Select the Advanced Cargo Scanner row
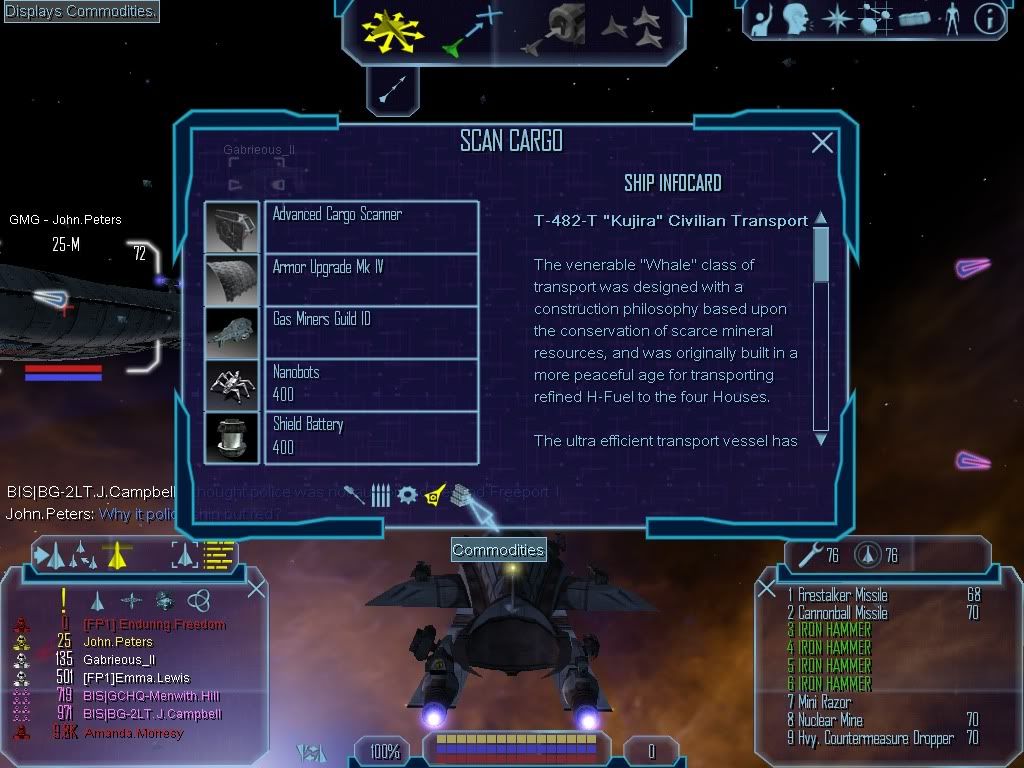Image resolution: width=1024 pixels, height=768 pixels. 371,226
